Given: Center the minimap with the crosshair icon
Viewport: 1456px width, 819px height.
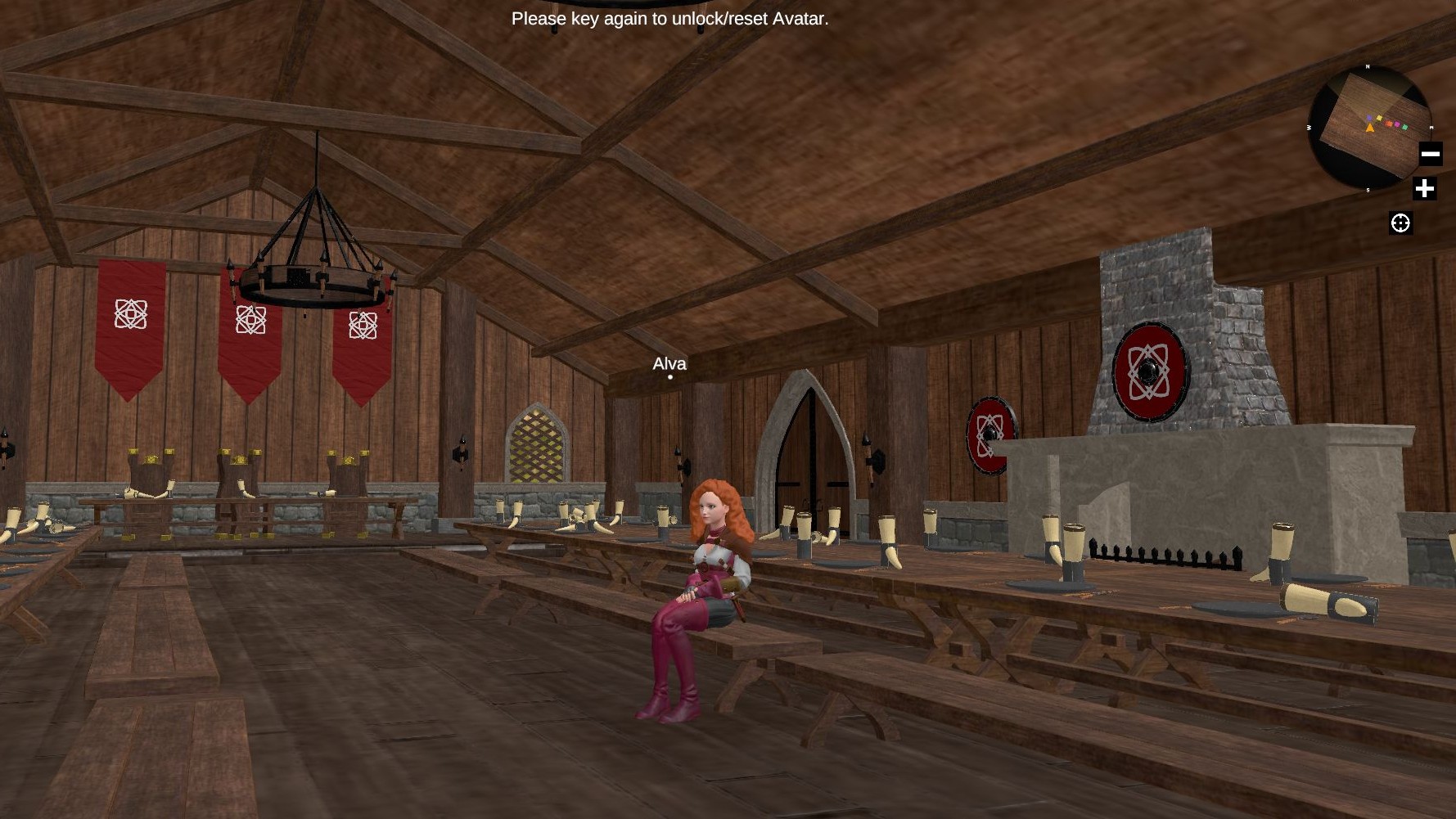Looking at the screenshot, I should click(x=1400, y=223).
